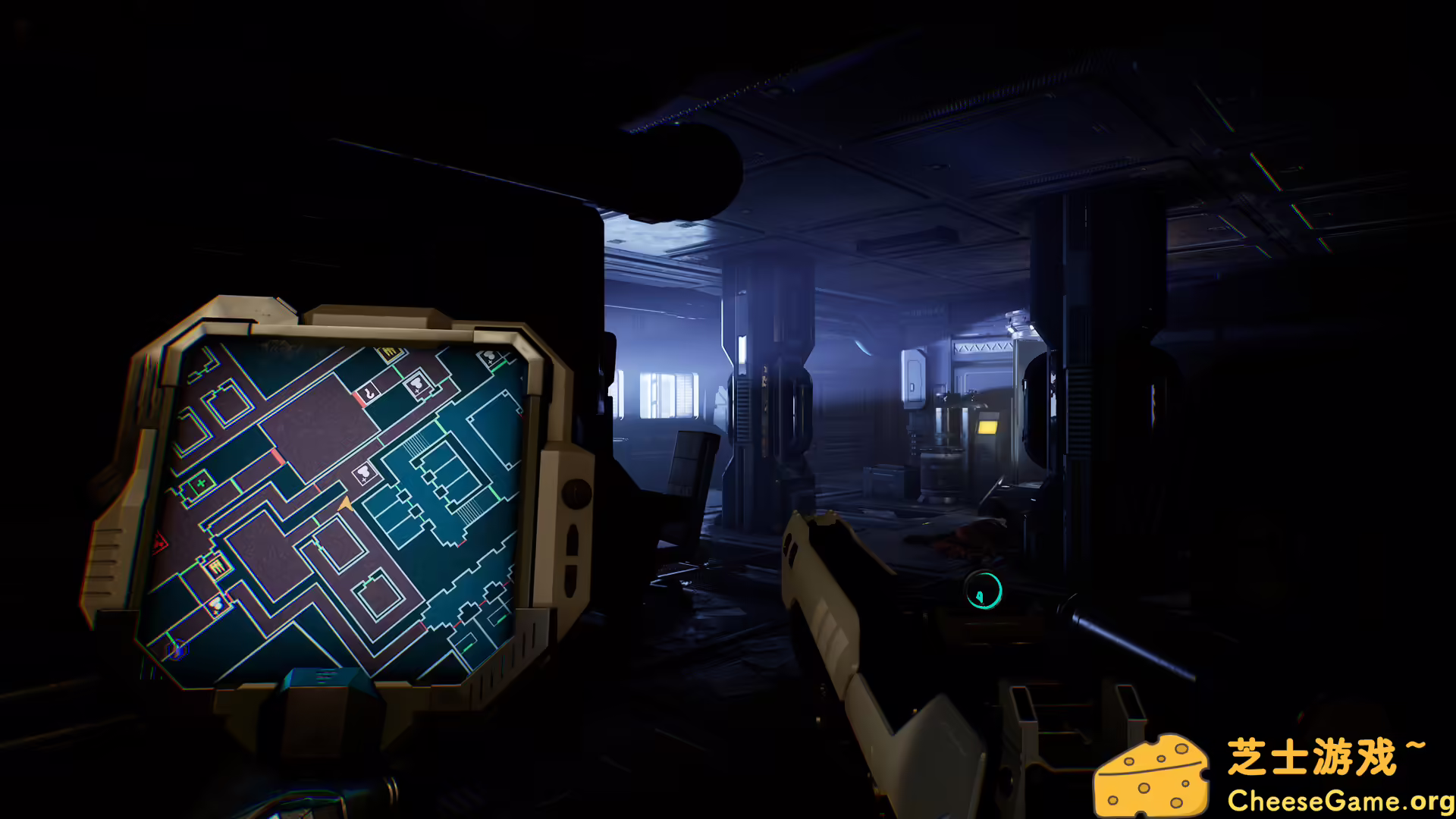Viewport: 1456px width, 819px height.
Task: Click the white hook icon on the map
Action: (370, 394)
